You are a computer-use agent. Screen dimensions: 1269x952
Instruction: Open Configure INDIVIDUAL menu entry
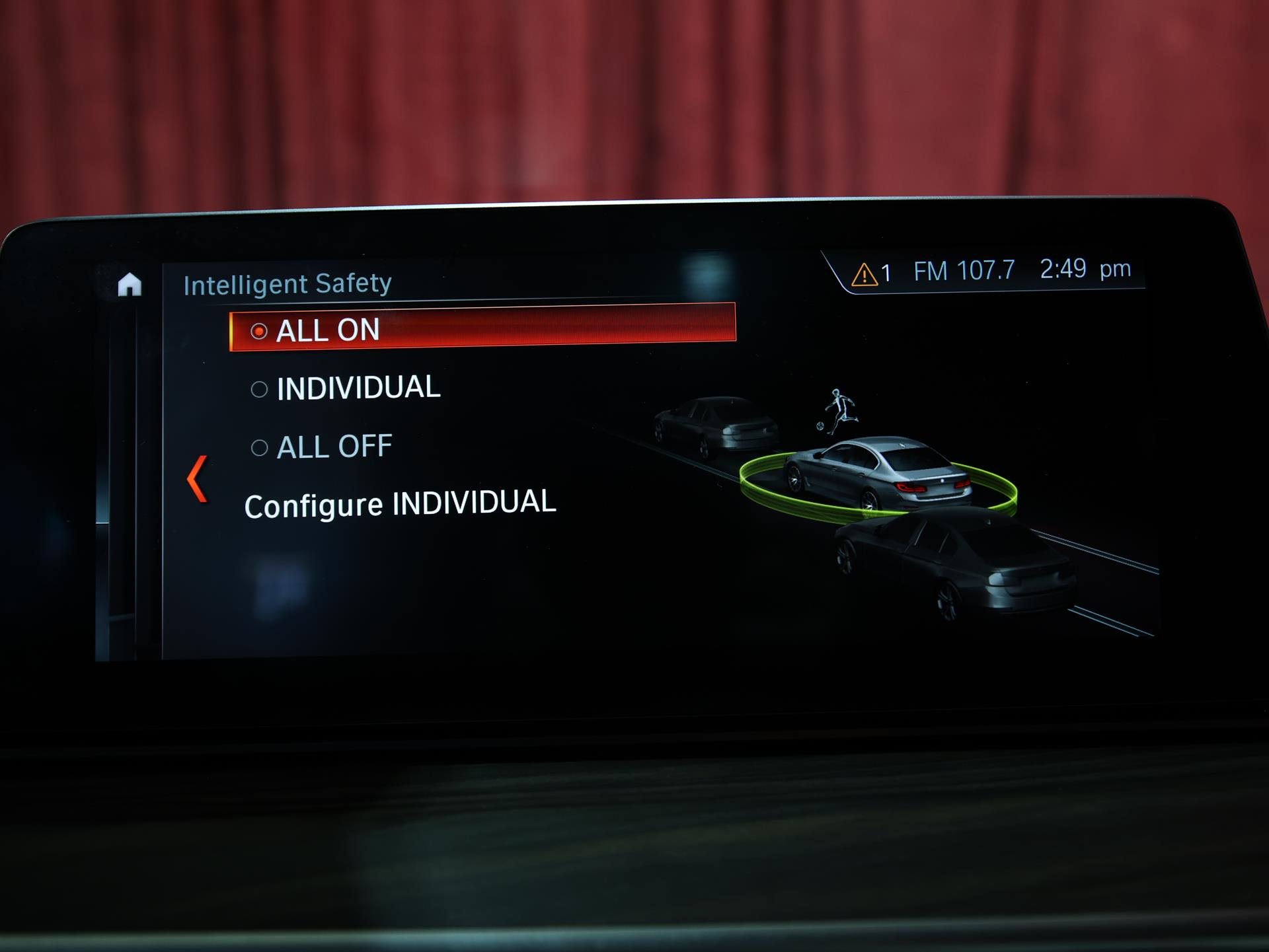click(x=400, y=505)
